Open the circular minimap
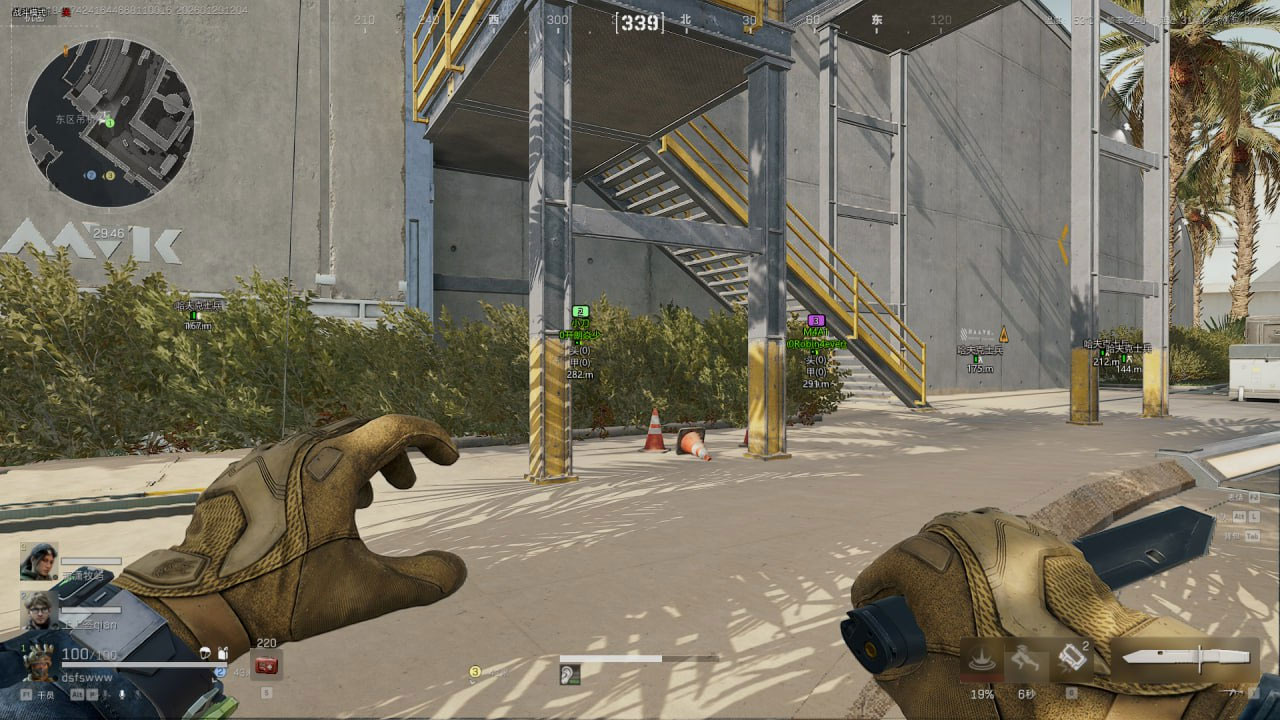The height and width of the screenshot is (720, 1280). click(x=109, y=122)
